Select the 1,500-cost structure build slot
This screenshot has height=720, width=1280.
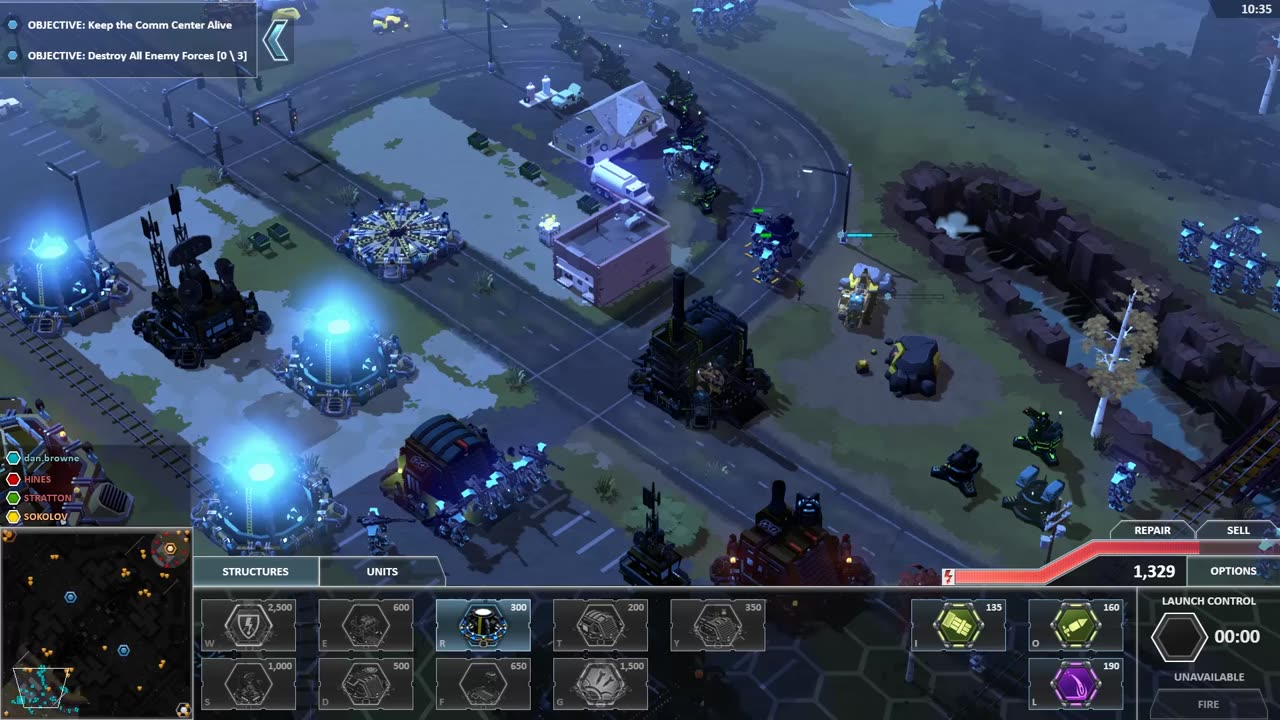pyautogui.click(x=600, y=684)
